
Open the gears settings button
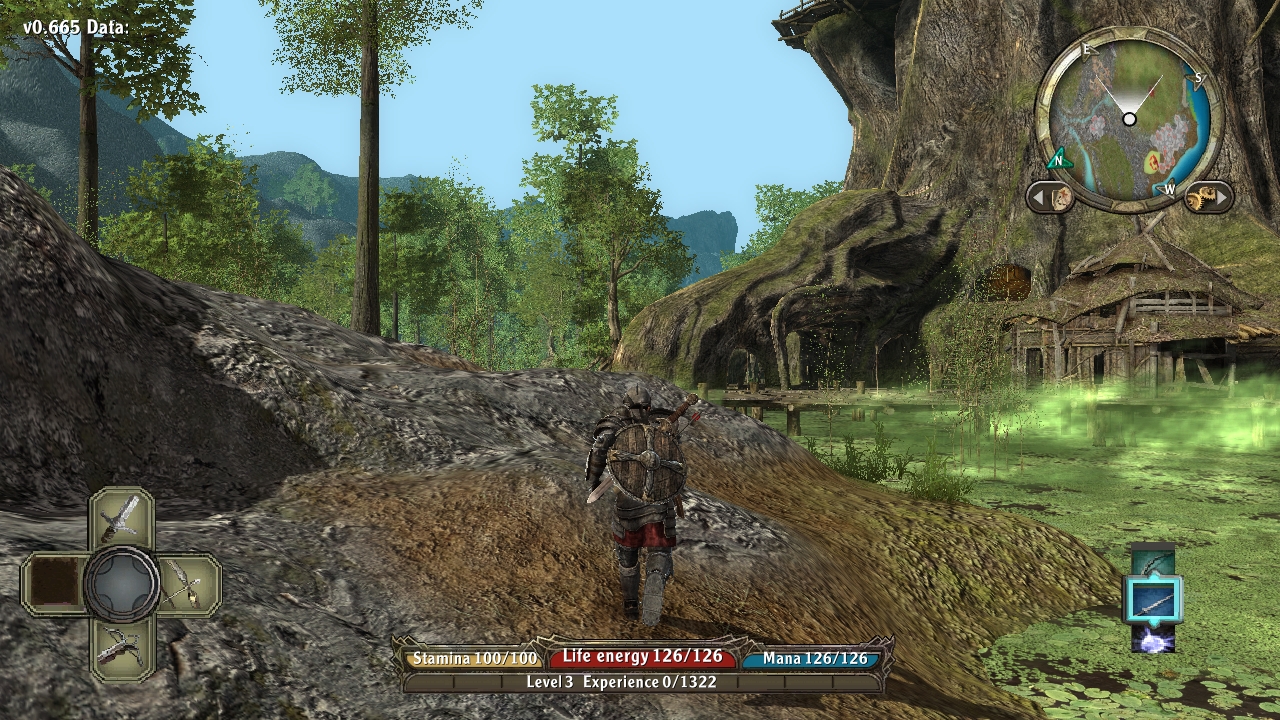pyautogui.click(x=1207, y=196)
